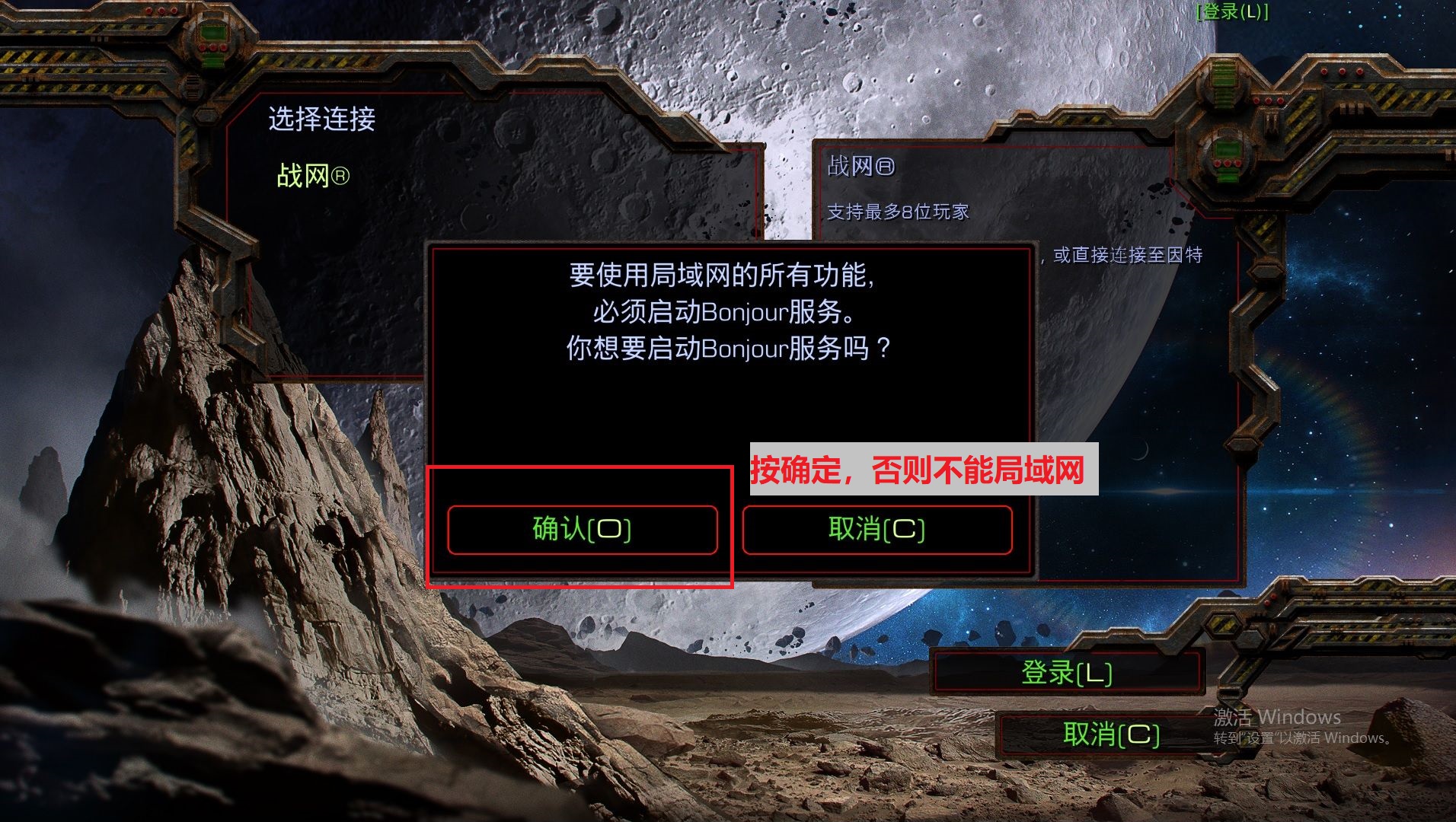The width and height of the screenshot is (1456, 822).
Task: Click the hexagonal plate on bottom-right frame arm
Action: (1223, 625)
